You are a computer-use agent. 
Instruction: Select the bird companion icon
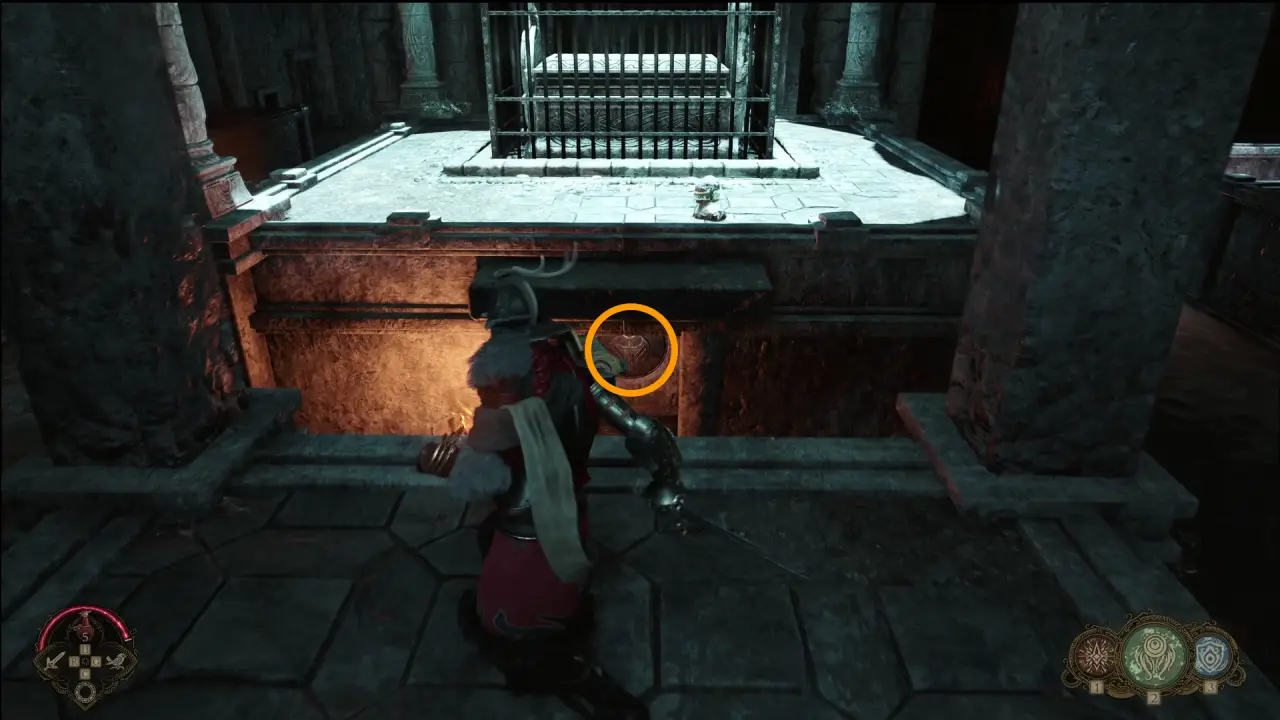click(114, 659)
